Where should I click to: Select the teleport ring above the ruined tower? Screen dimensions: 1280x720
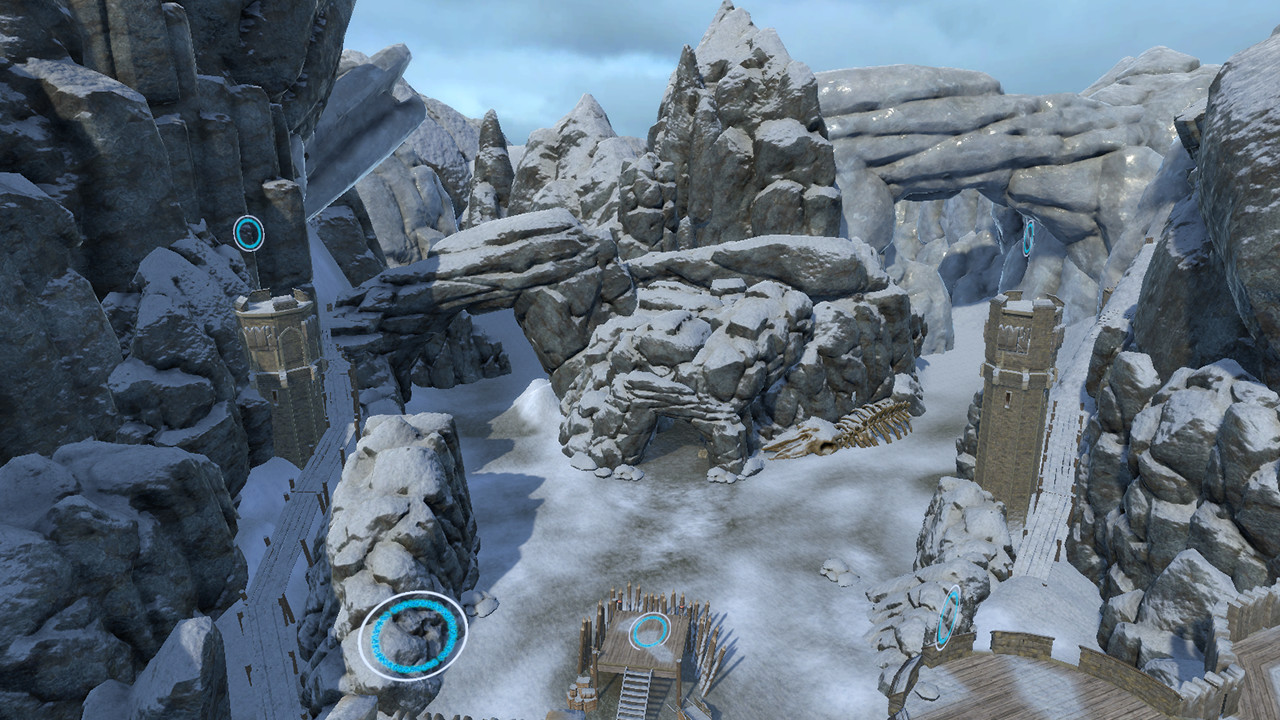(248, 233)
